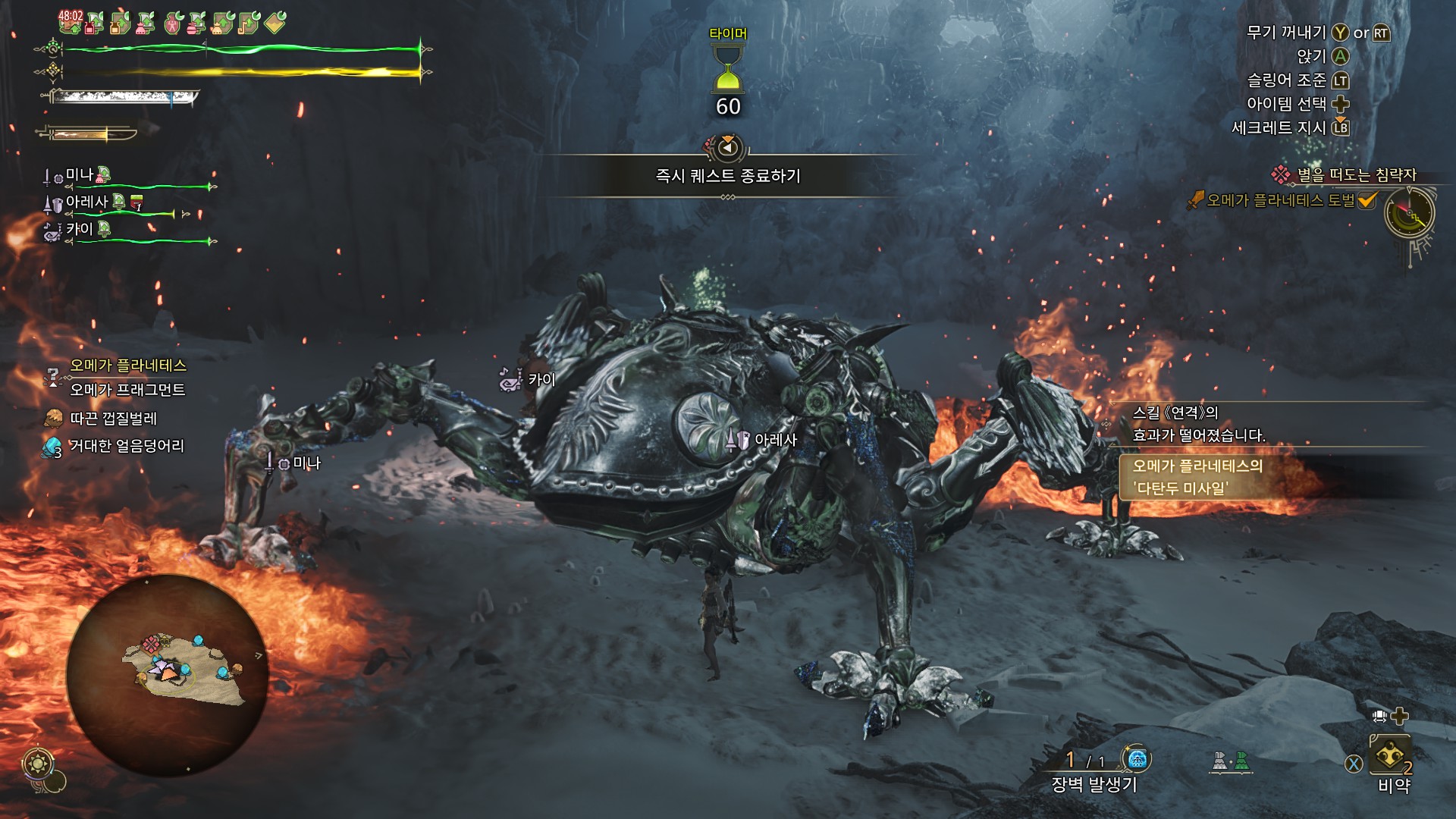Select party member 미나 in the list
The height and width of the screenshot is (819, 1456).
point(79,176)
